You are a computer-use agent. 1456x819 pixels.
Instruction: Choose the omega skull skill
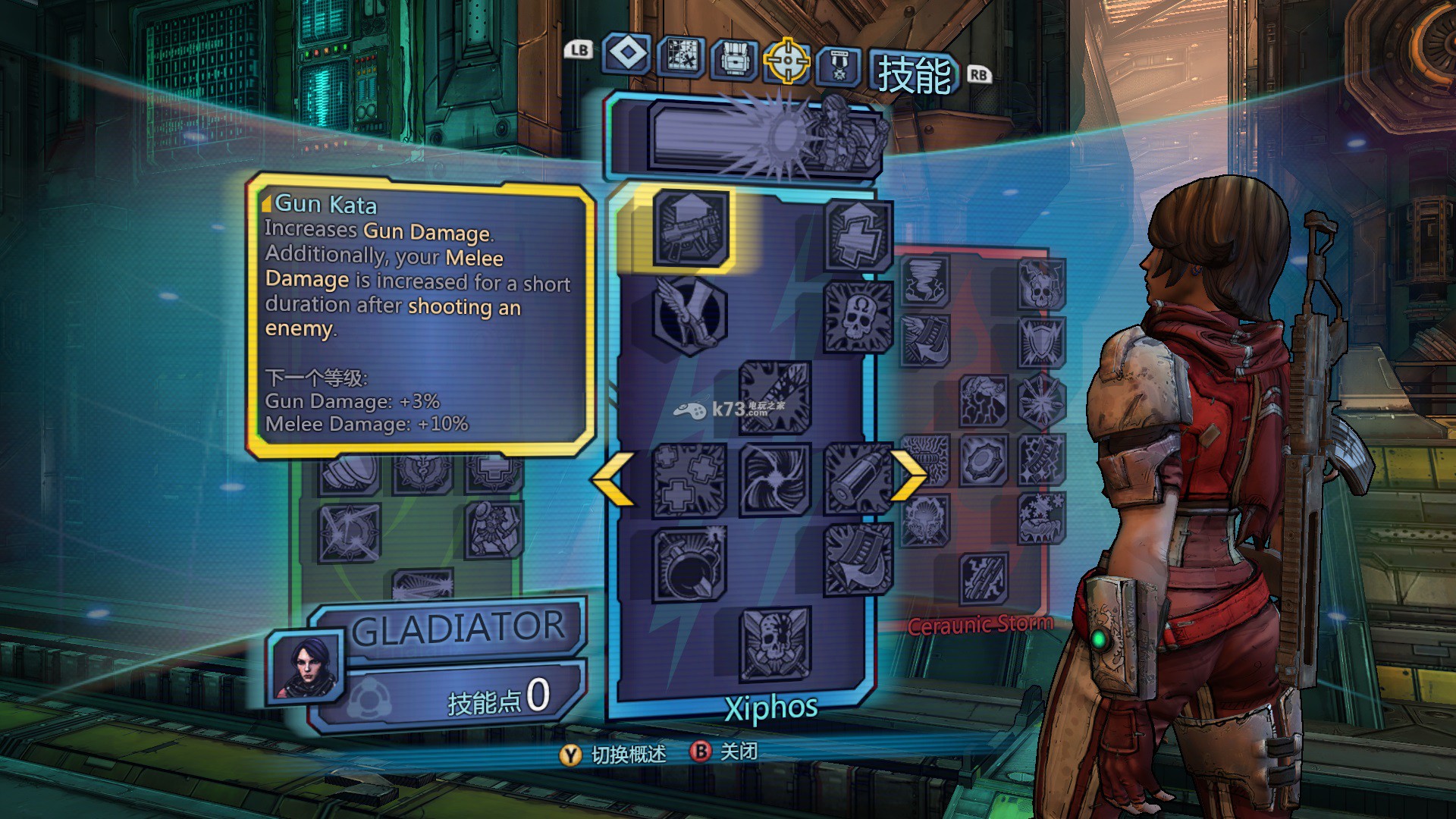[x=858, y=315]
